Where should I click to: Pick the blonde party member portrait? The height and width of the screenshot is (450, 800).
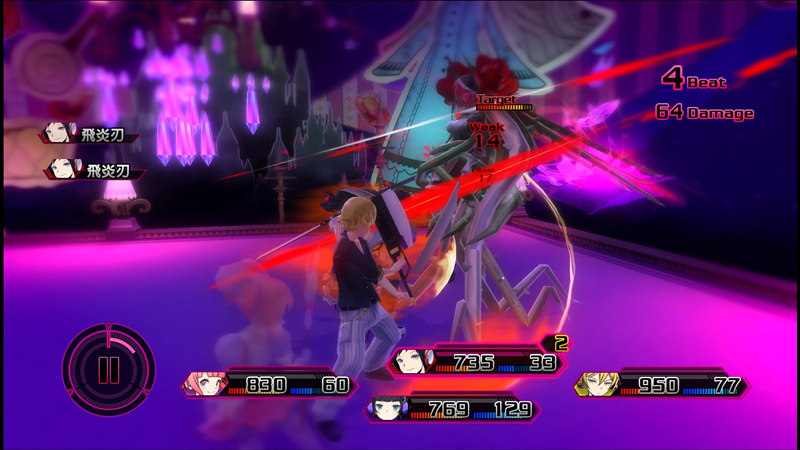click(x=597, y=384)
